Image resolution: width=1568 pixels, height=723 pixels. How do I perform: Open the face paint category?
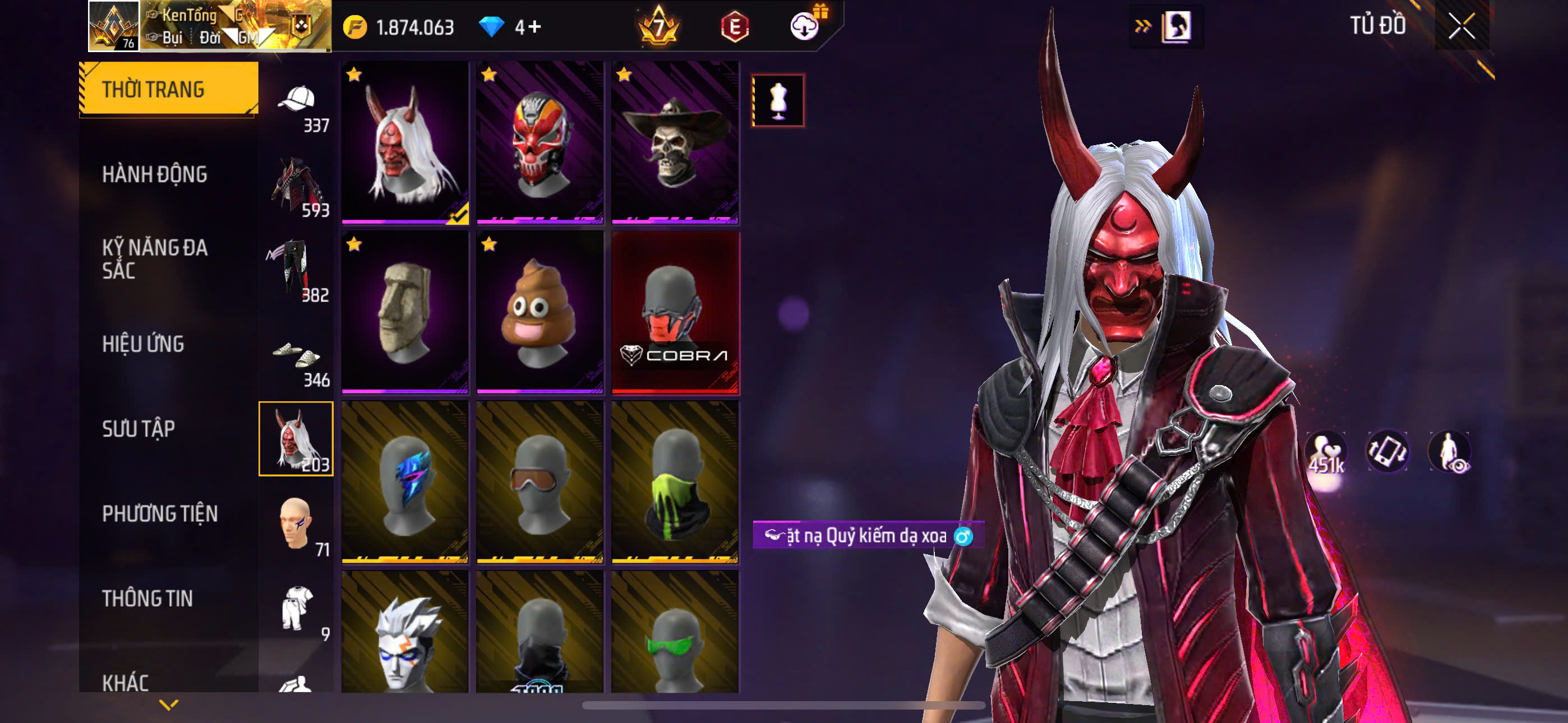297,523
